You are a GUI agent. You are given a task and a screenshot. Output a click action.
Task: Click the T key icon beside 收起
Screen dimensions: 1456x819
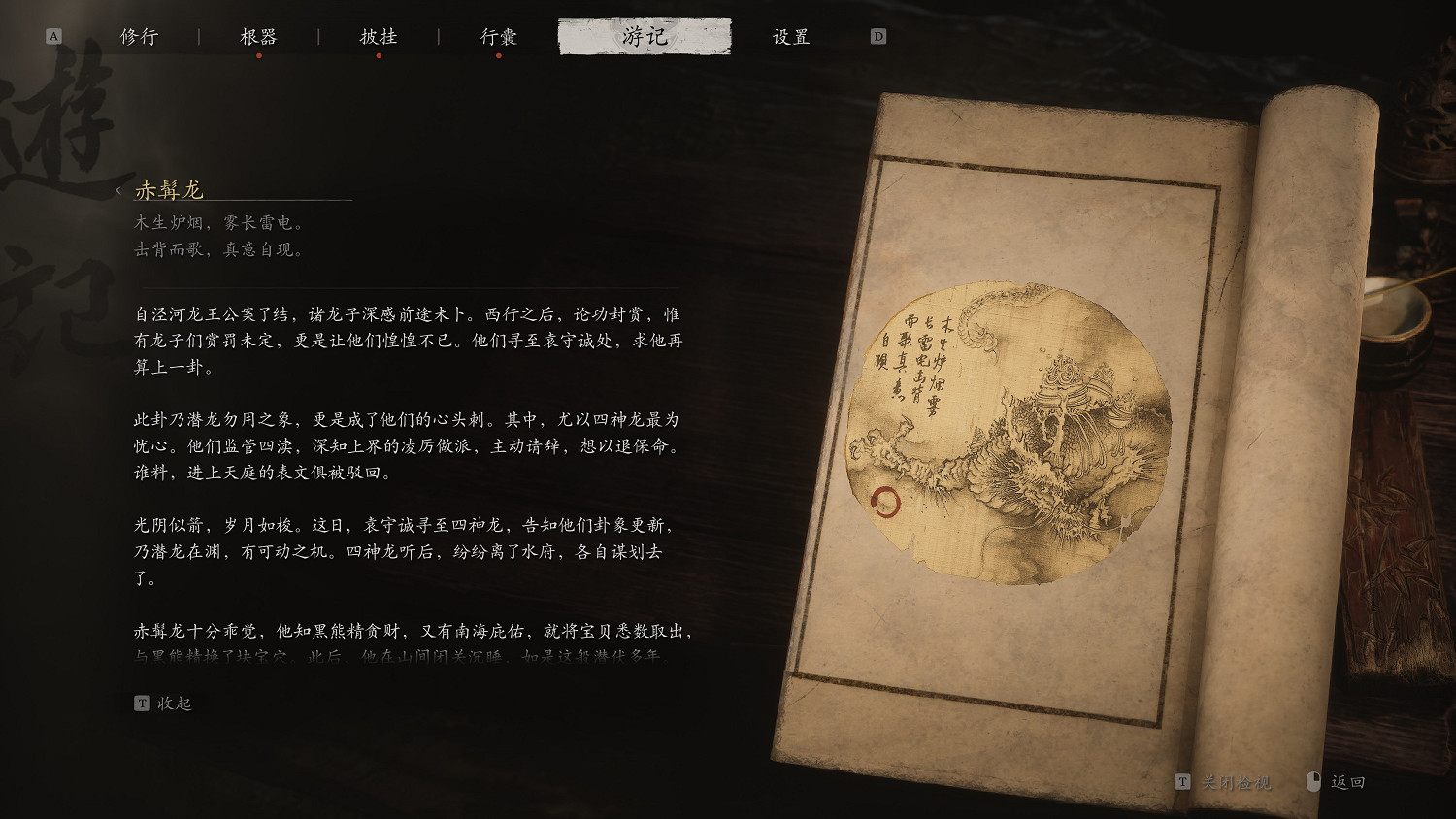coord(142,702)
